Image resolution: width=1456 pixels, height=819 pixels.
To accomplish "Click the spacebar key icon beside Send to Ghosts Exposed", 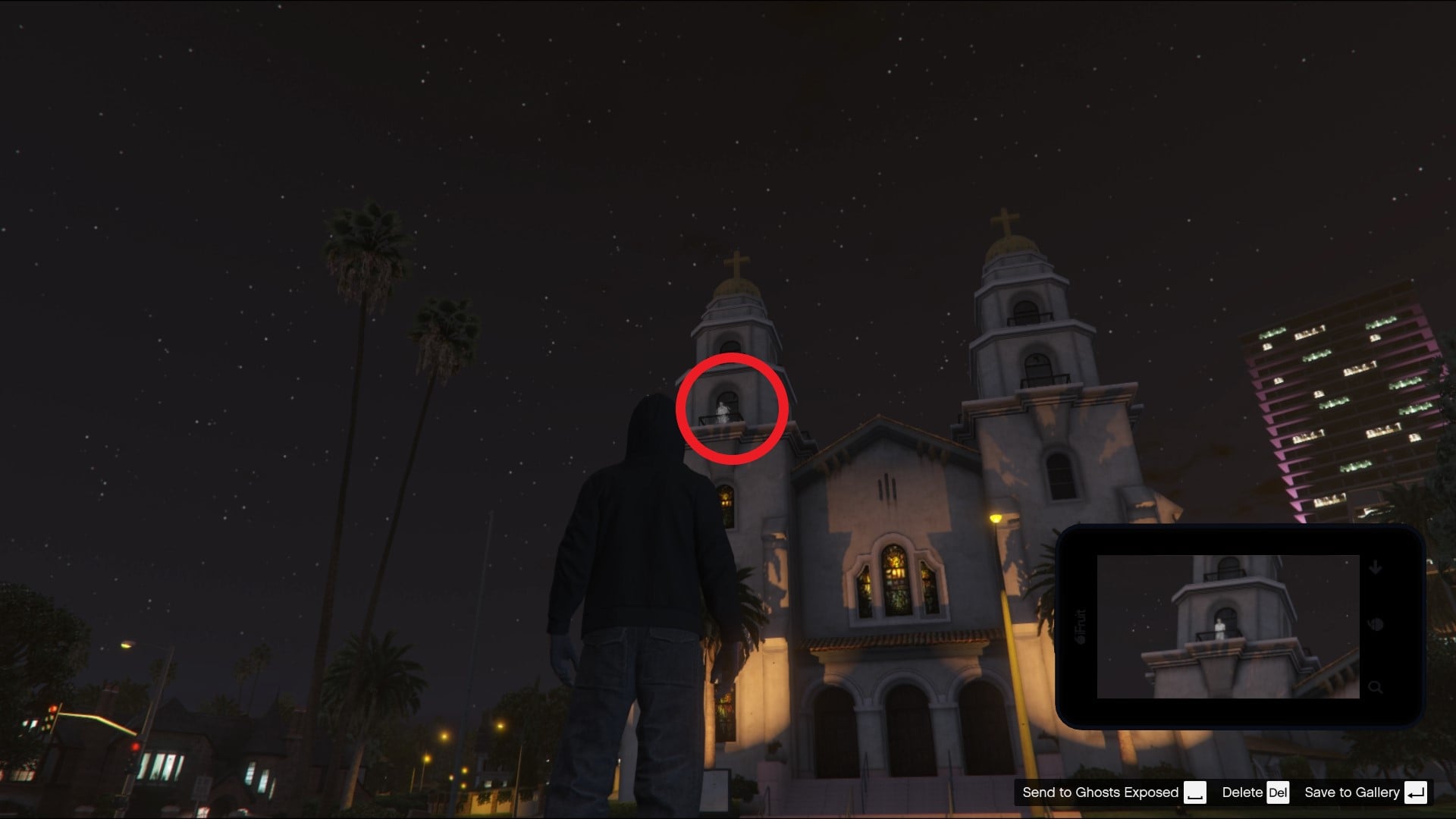I will click(x=1196, y=792).
